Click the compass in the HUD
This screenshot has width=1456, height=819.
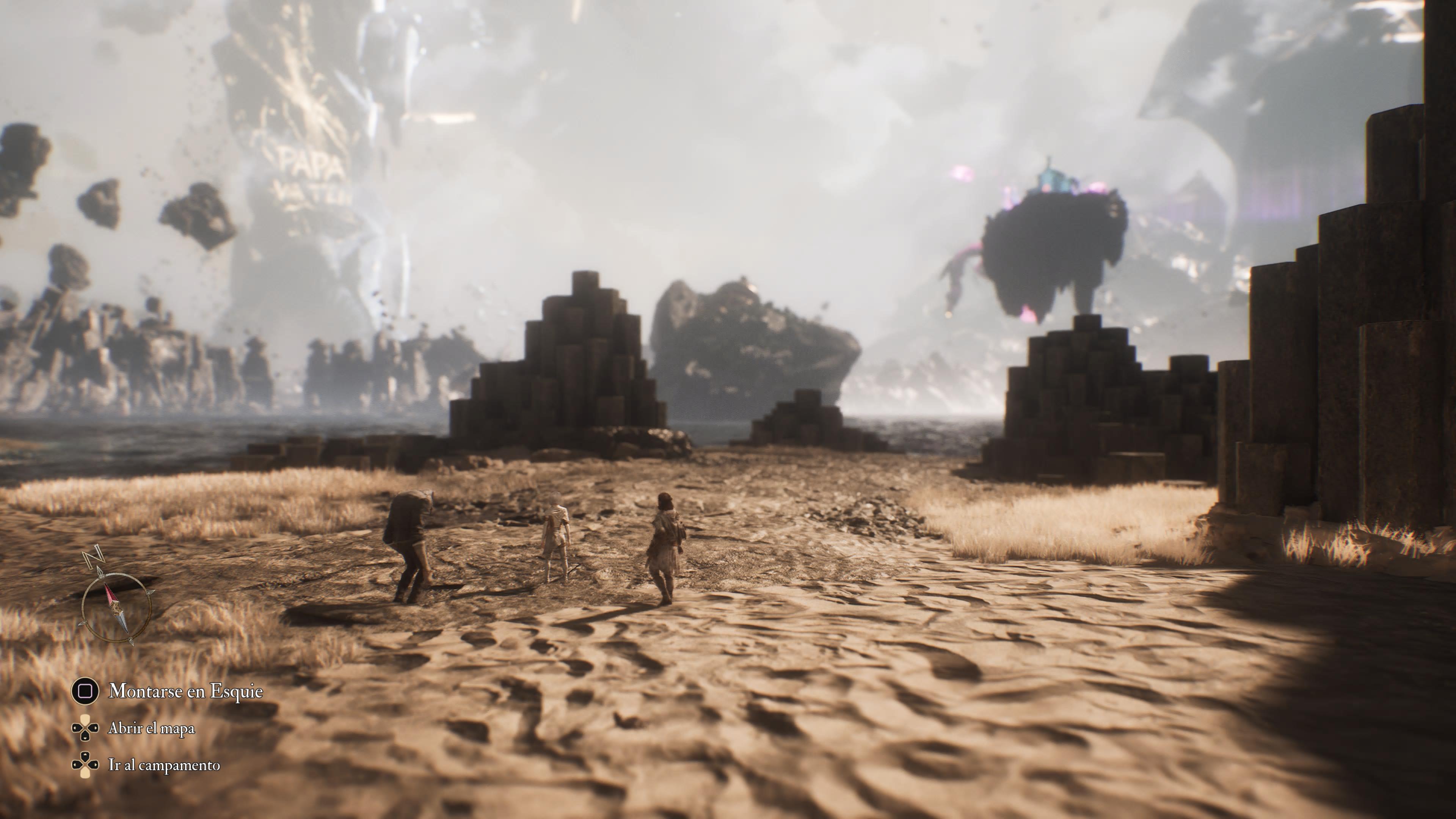point(116,607)
